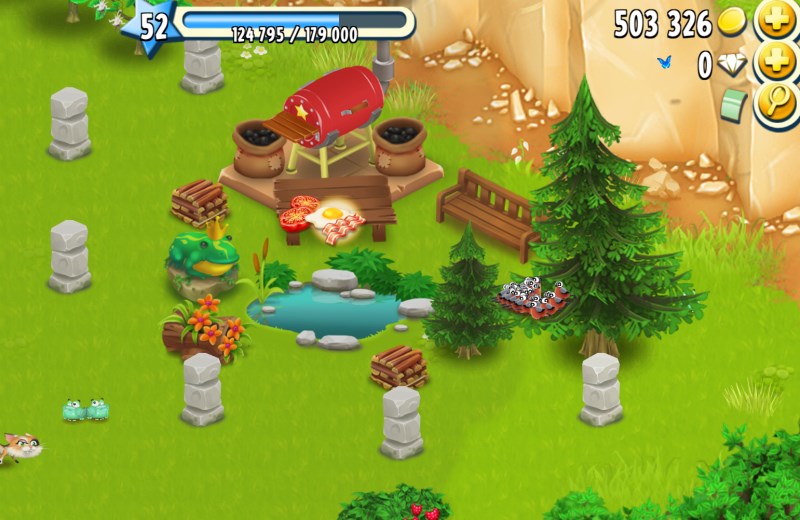The height and width of the screenshot is (520, 800).
Task: Open the magnifying glass search button
Action: (x=776, y=104)
